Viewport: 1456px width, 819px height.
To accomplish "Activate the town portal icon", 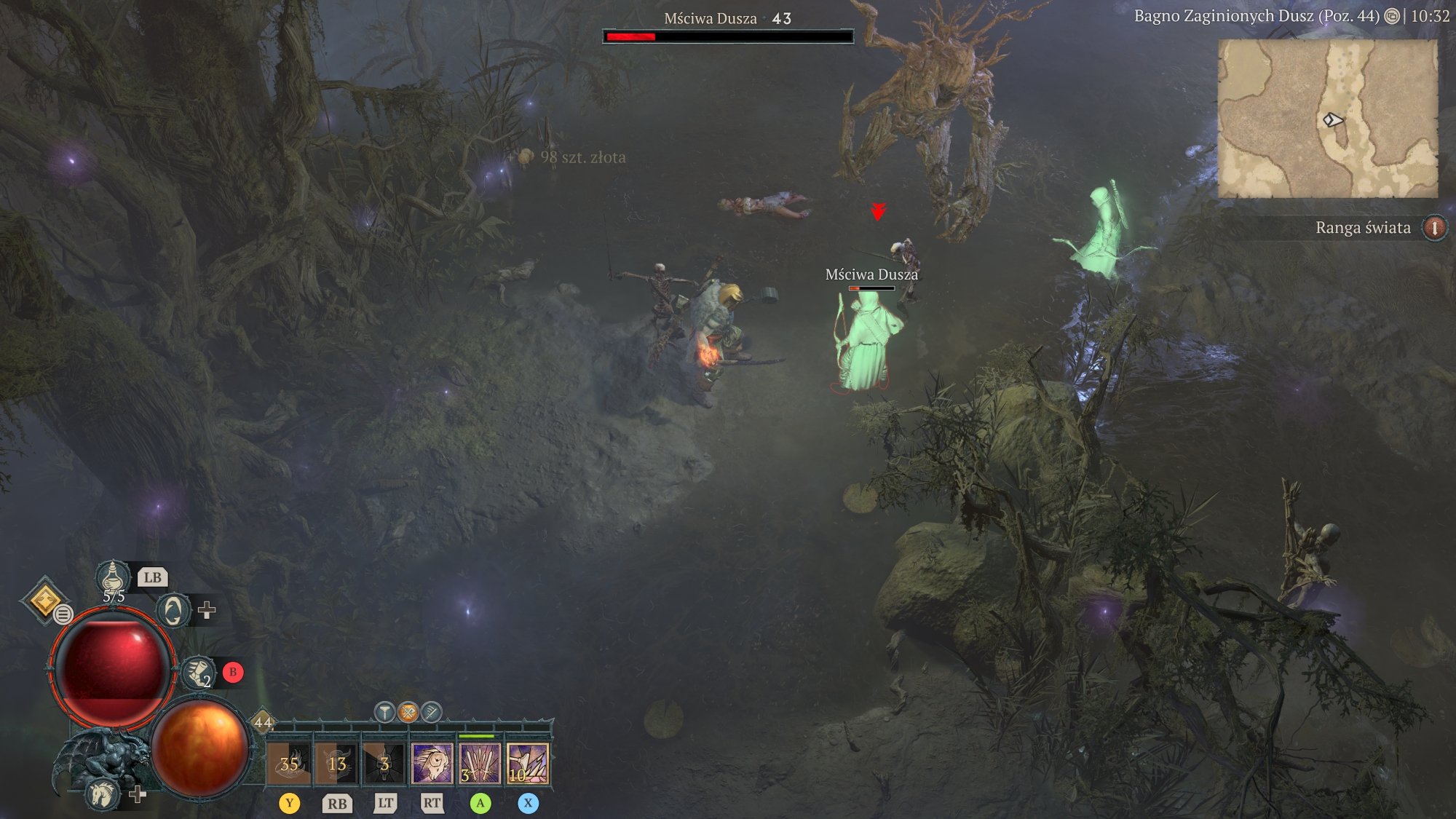I will coord(173,610).
